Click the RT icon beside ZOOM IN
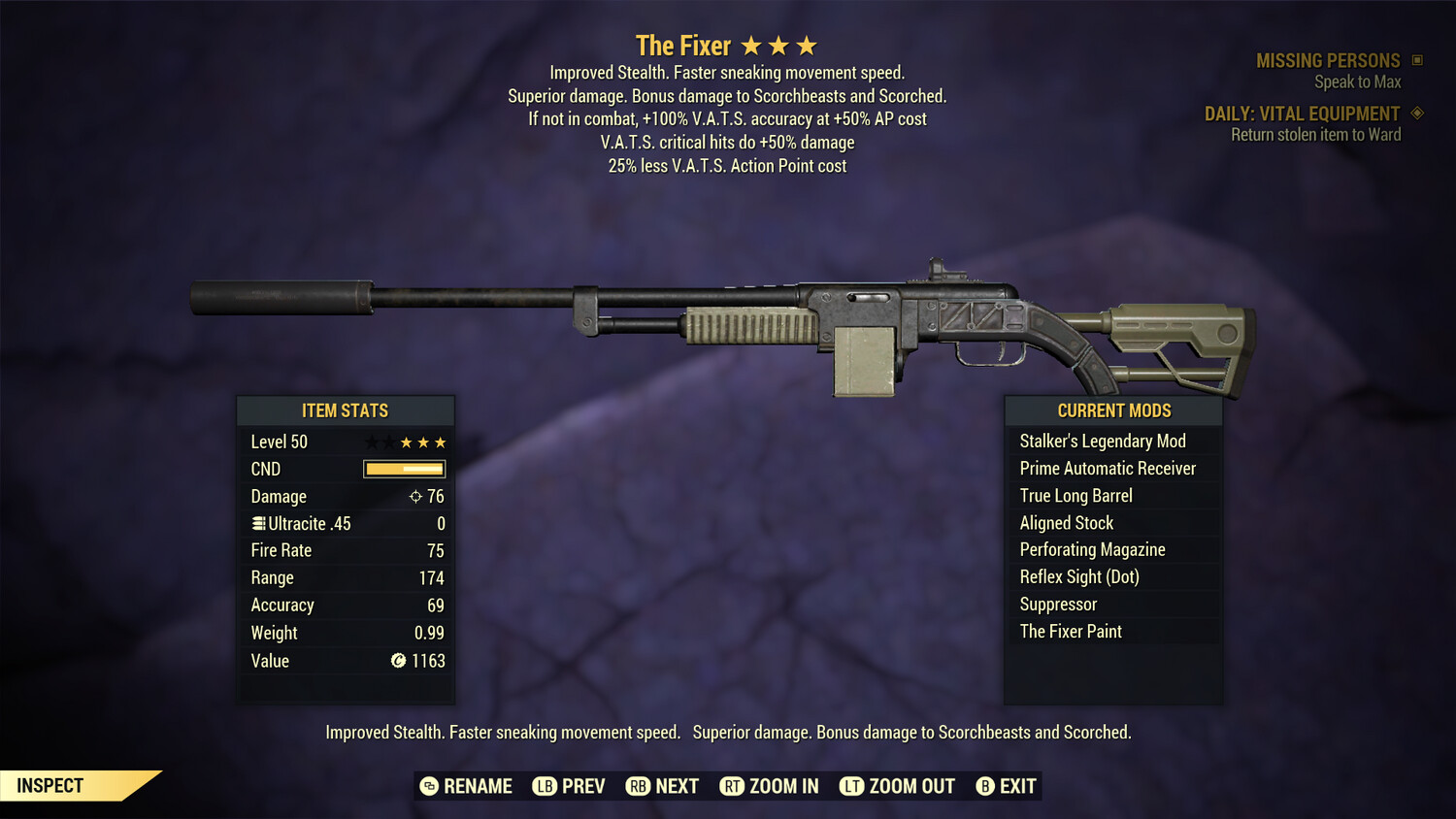The width and height of the screenshot is (1456, 819). tap(733, 786)
